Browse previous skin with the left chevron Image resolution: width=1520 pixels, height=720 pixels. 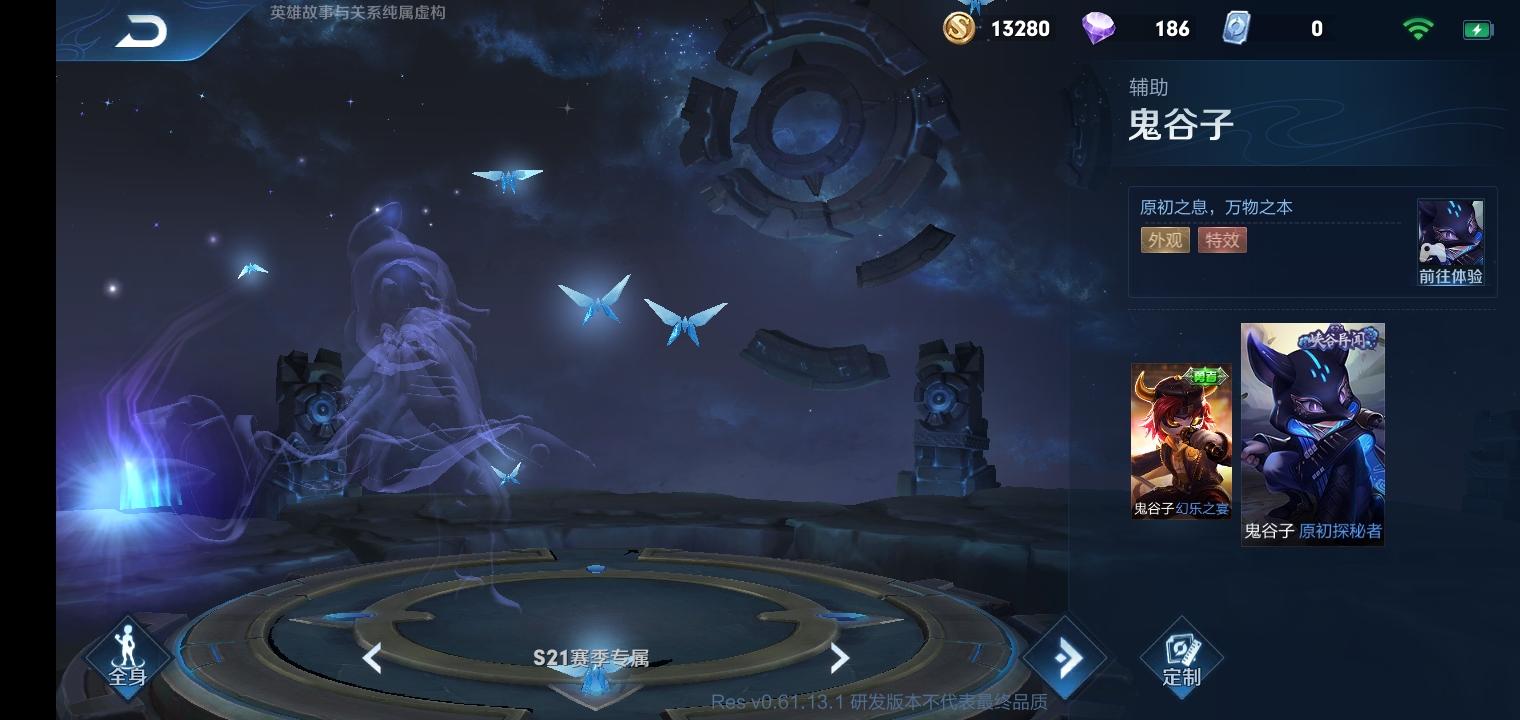[x=372, y=657]
